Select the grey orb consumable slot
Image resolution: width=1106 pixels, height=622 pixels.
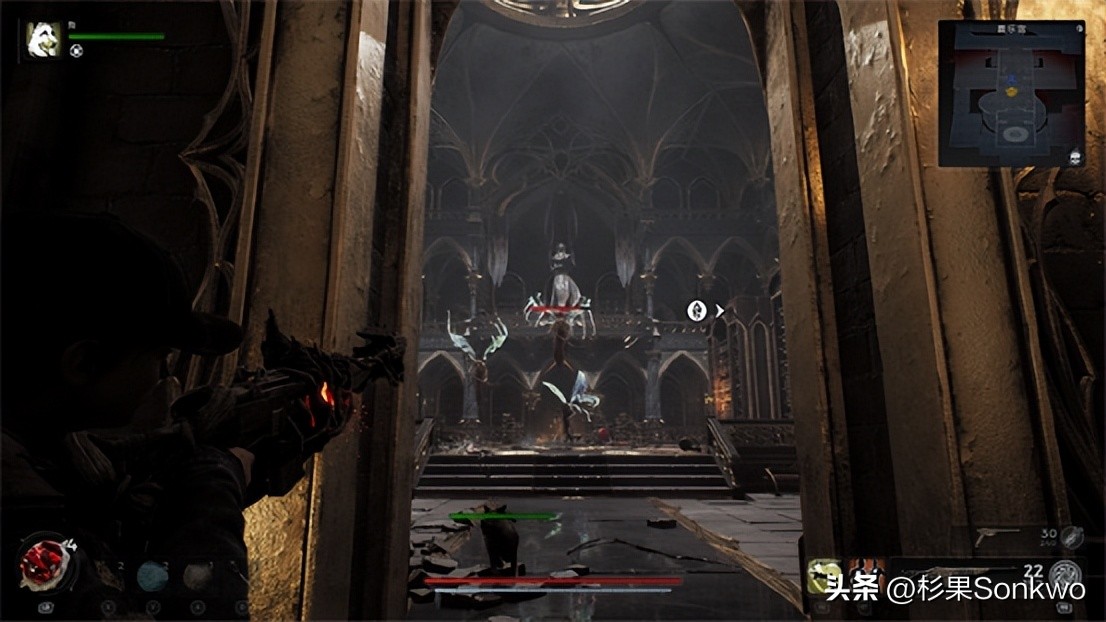(x=198, y=576)
